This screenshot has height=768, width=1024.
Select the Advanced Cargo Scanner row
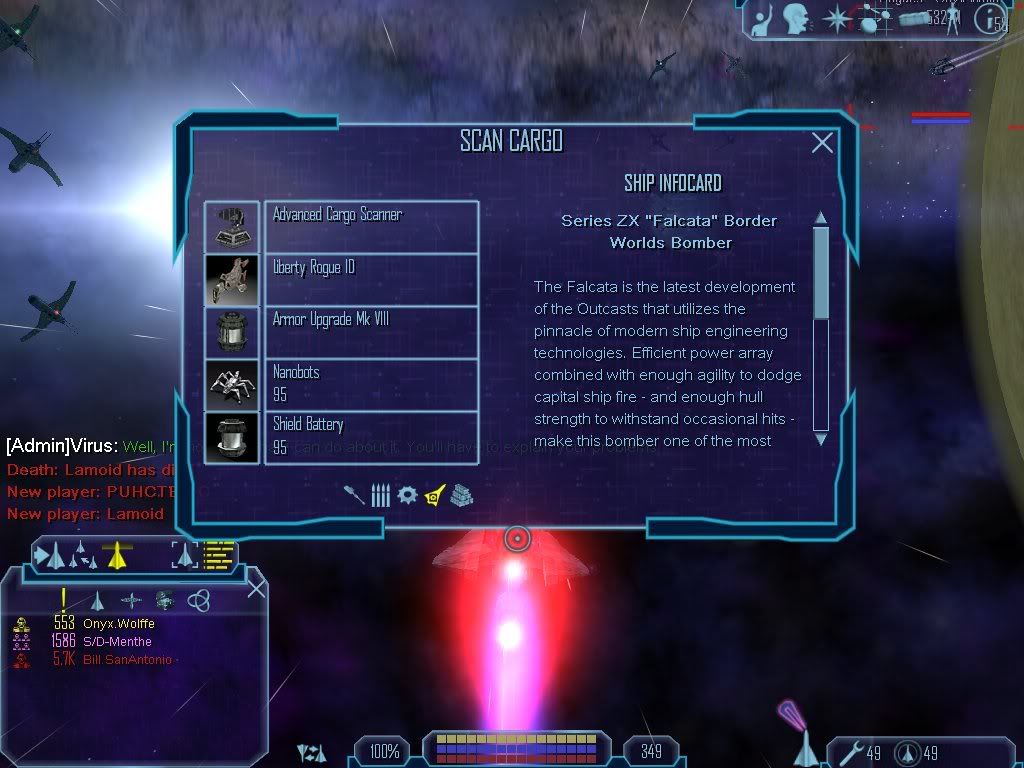371,227
